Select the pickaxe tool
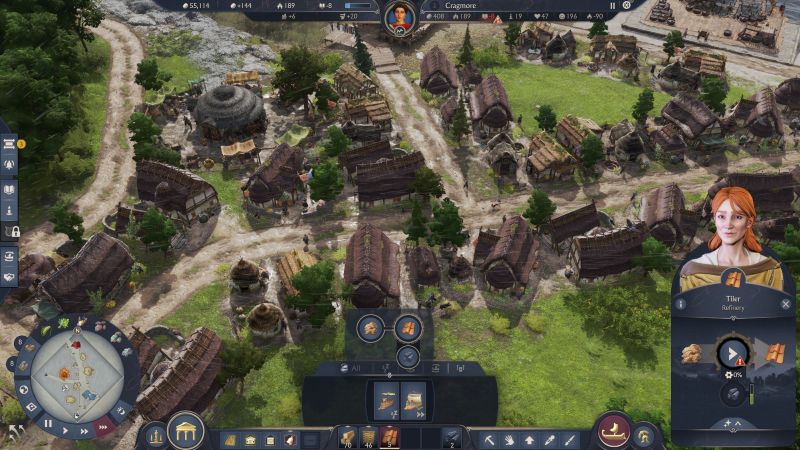Viewport: 800px width, 450px height. click(x=490, y=439)
